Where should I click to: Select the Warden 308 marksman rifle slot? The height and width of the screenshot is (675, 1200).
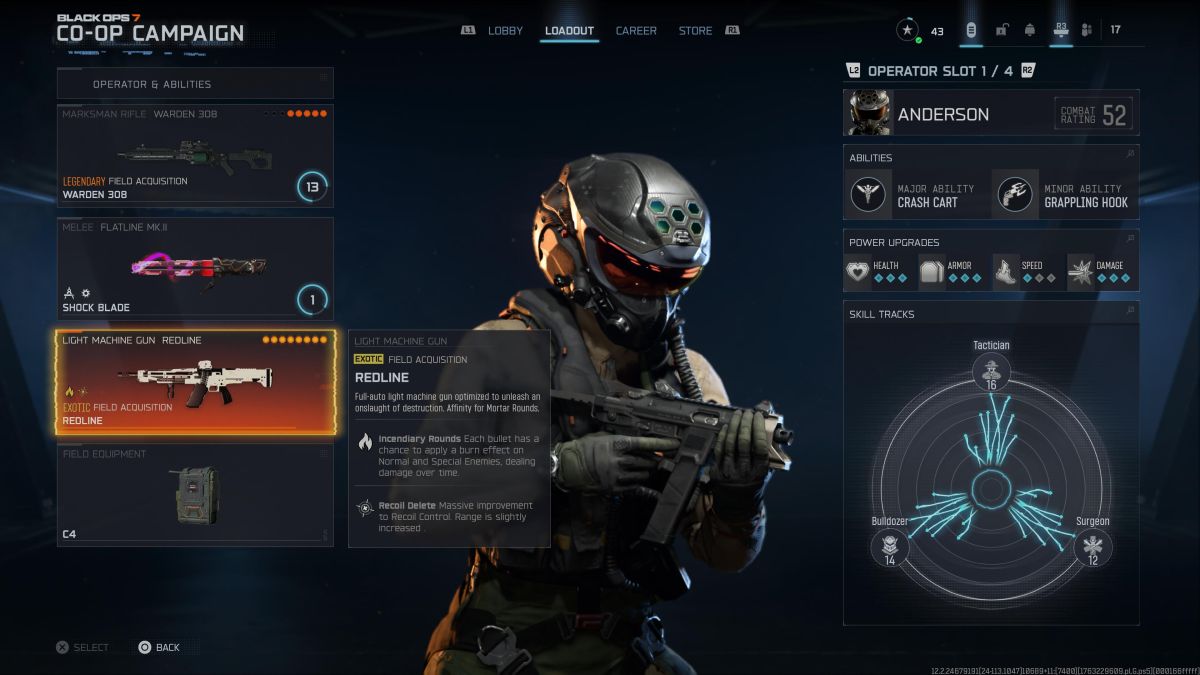pyautogui.click(x=195, y=155)
